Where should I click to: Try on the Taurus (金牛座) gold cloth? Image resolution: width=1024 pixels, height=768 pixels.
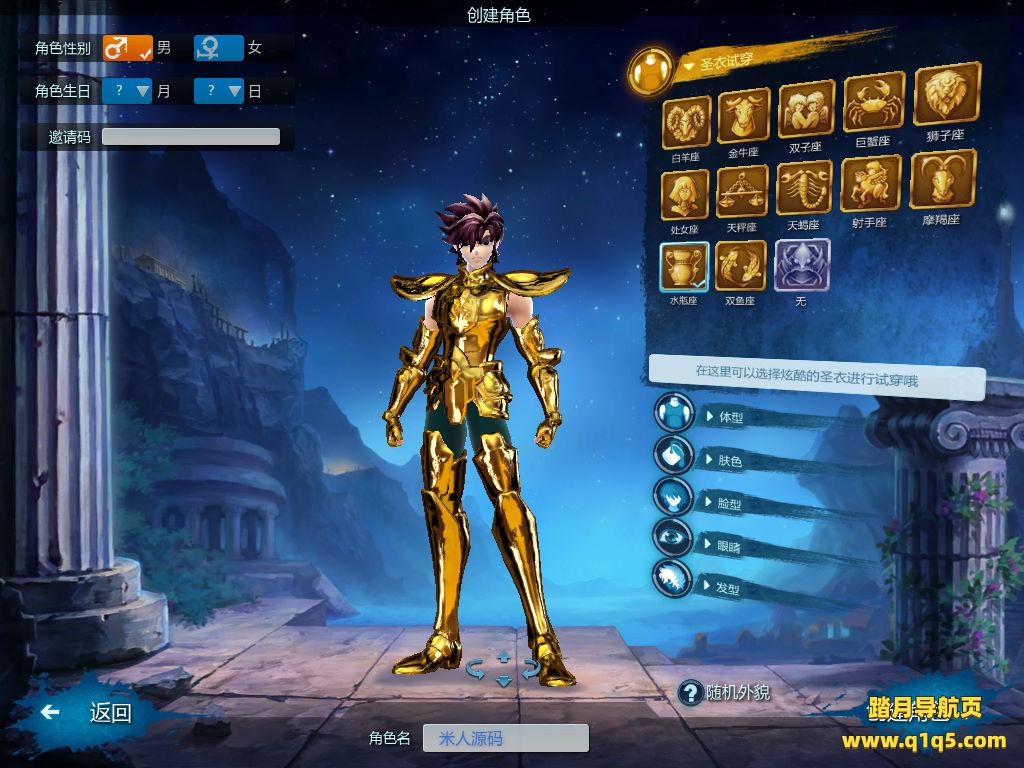pyautogui.click(x=743, y=116)
